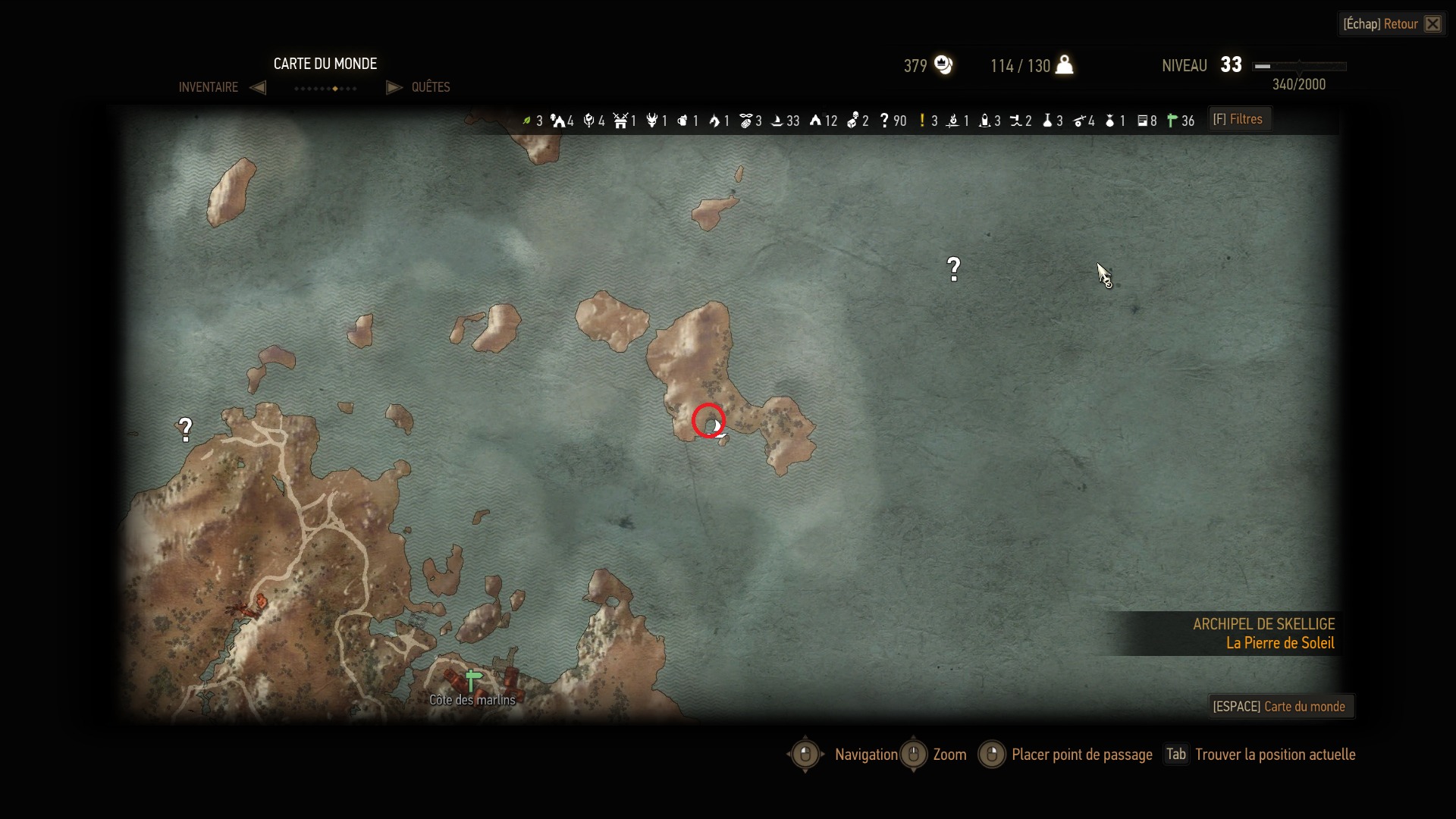Click the question mark marker near the western coast
This screenshot has height=819, width=1456.
point(185,430)
